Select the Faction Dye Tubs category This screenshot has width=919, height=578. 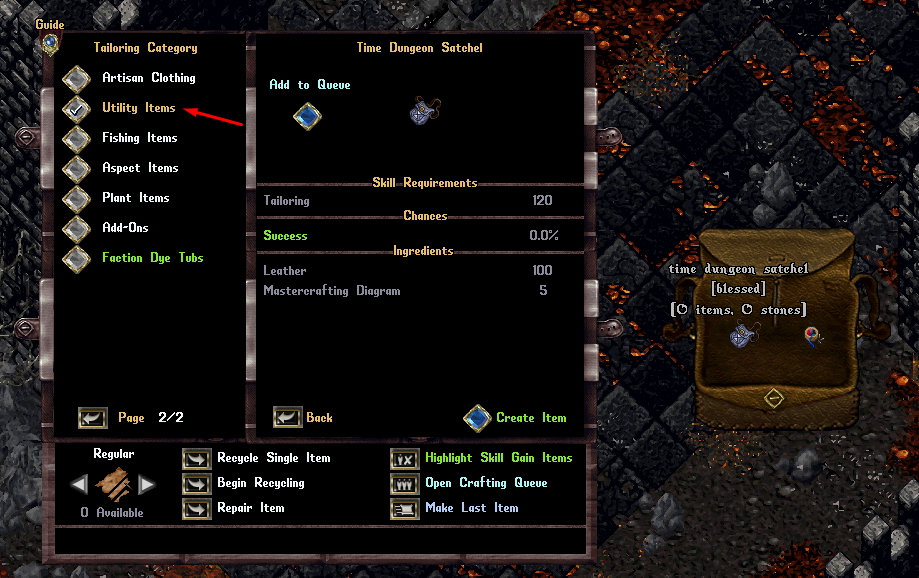77,259
